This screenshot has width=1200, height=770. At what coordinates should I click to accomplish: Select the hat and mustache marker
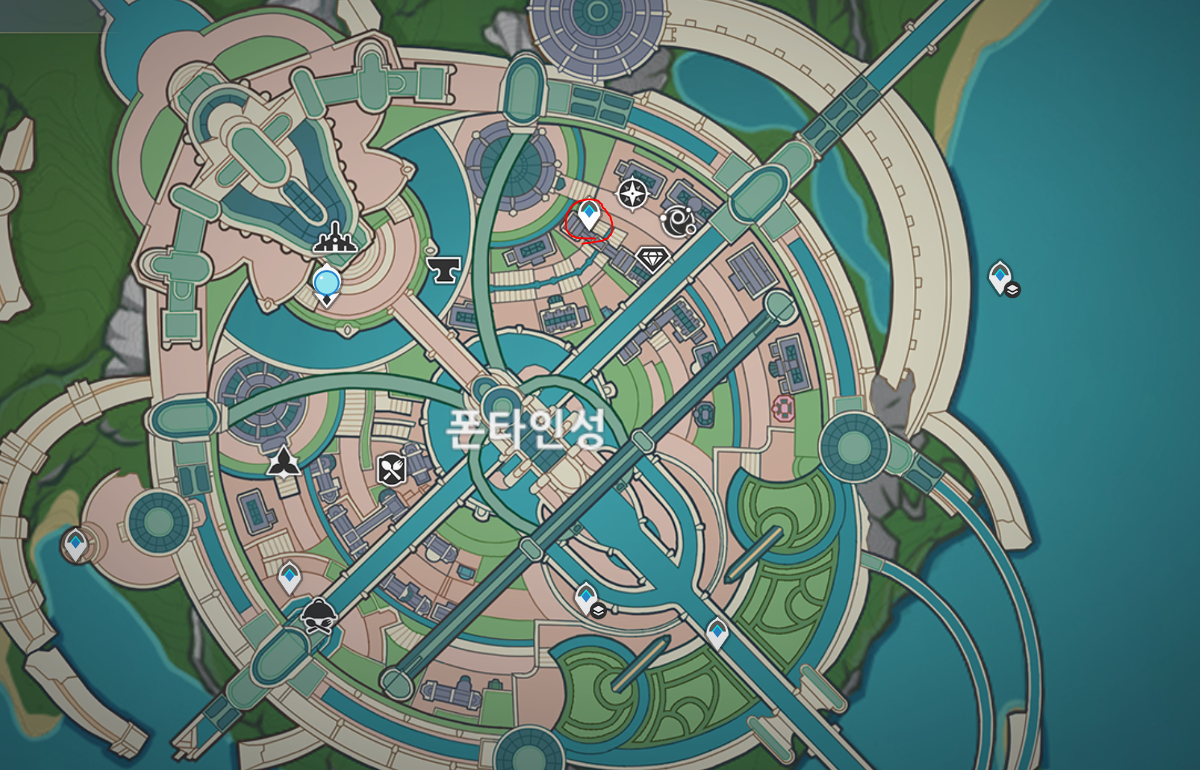318,614
